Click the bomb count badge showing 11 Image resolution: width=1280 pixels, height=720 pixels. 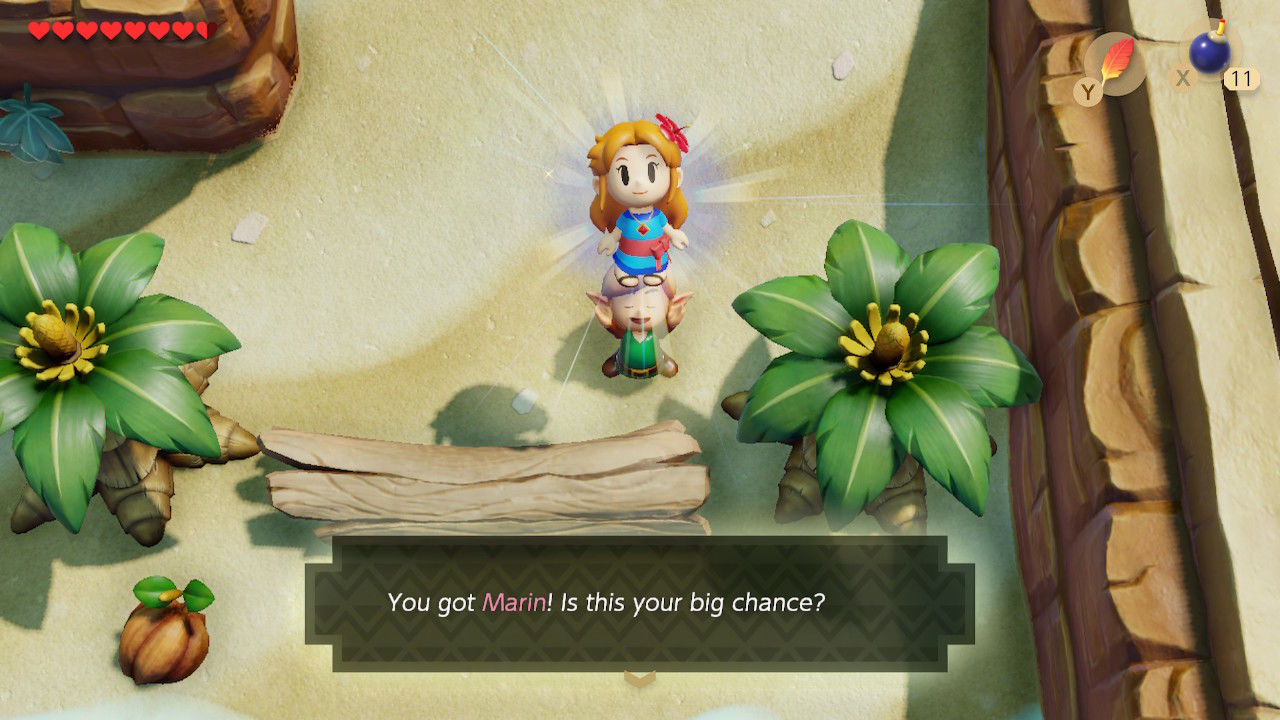tap(1241, 78)
